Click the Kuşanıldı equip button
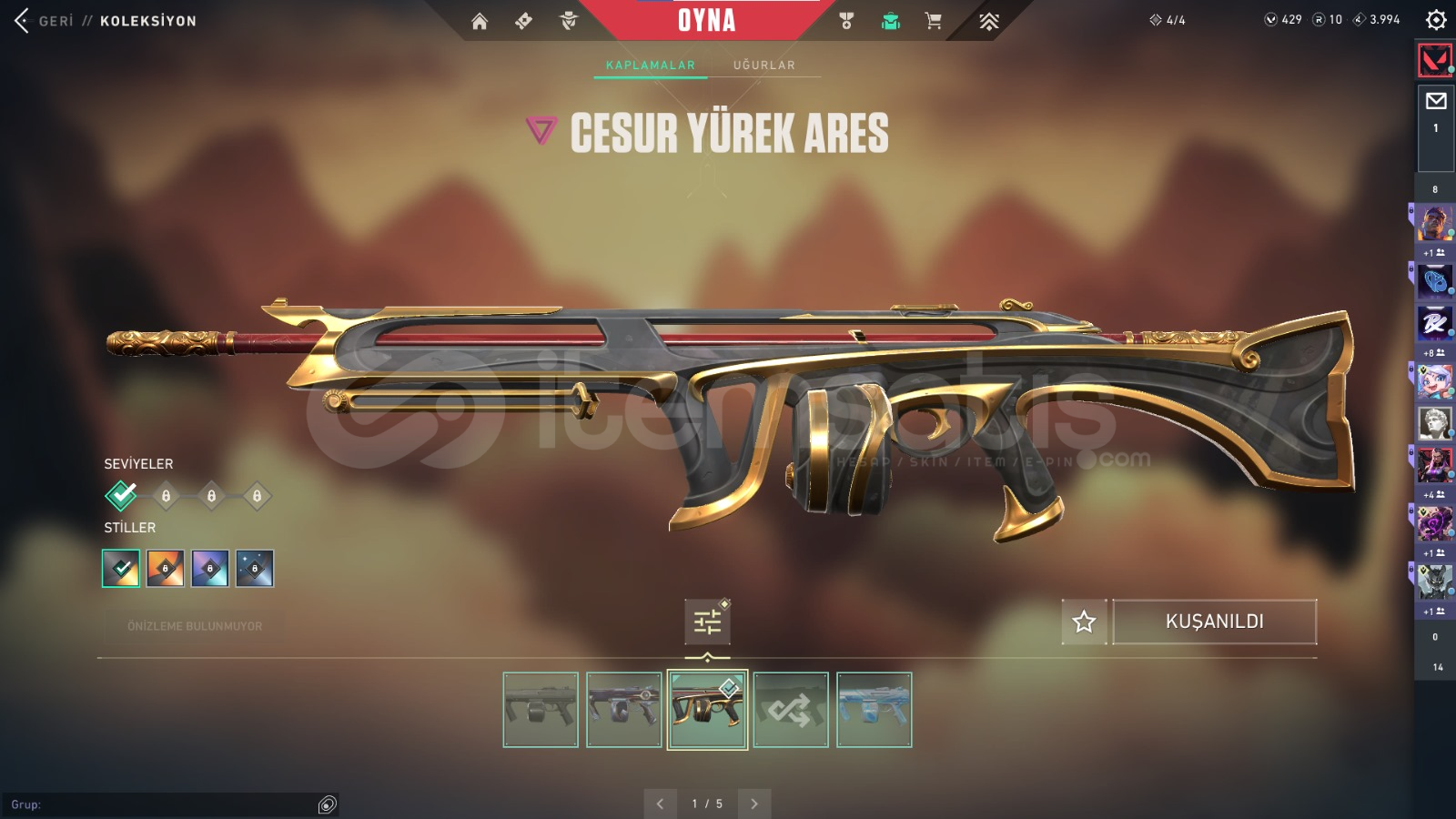The height and width of the screenshot is (819, 1456). [1214, 622]
